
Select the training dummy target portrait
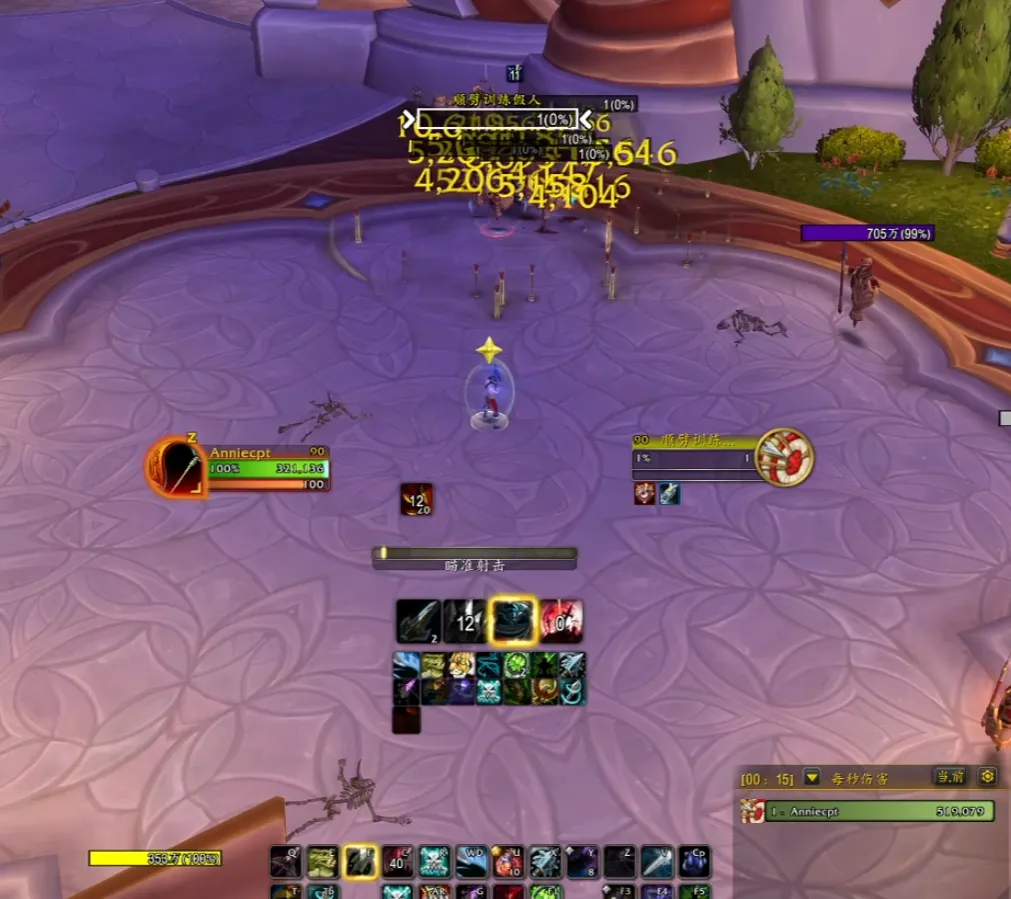pos(784,458)
